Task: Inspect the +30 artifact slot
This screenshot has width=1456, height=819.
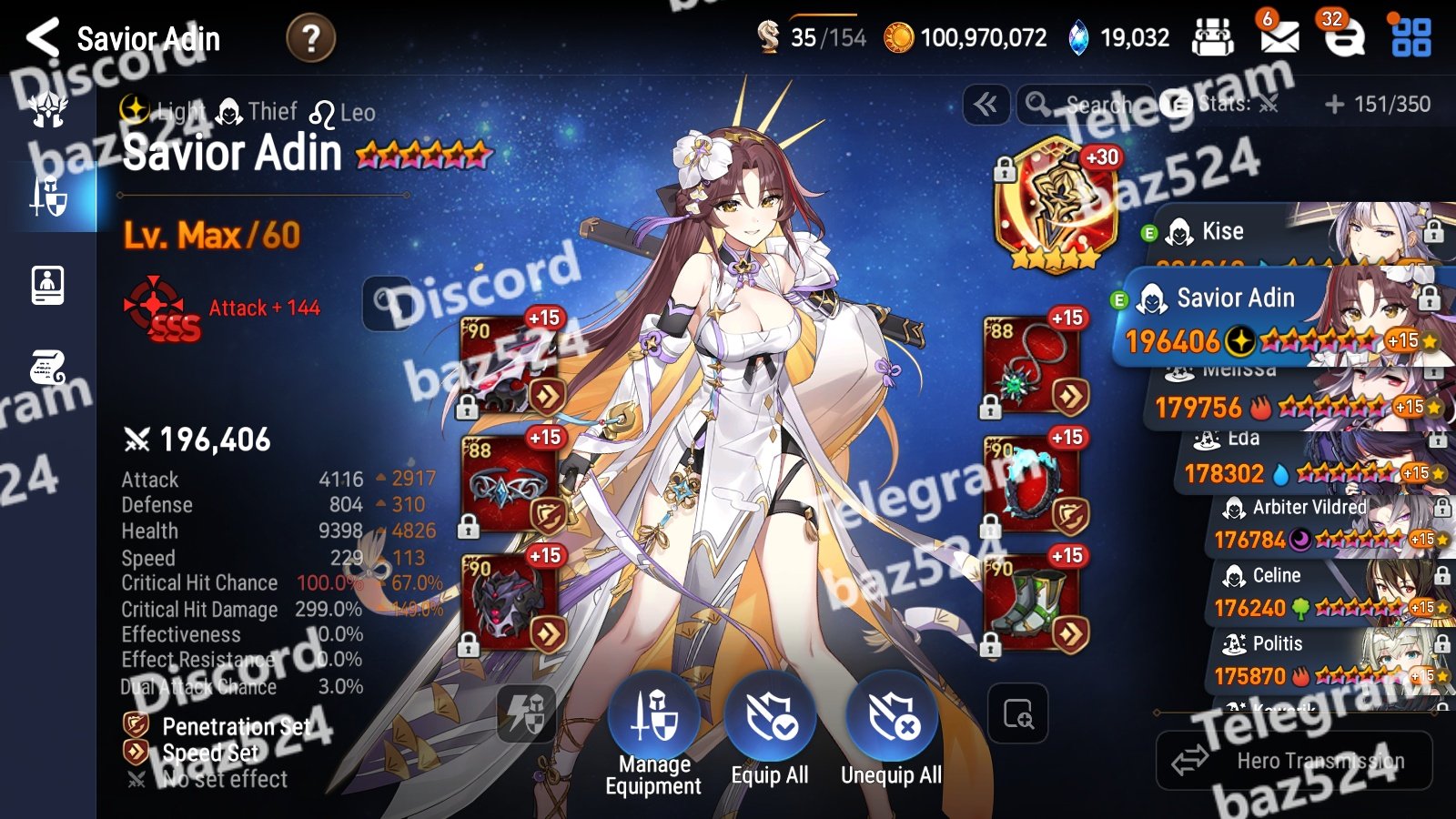Action: pyautogui.click(x=1056, y=205)
